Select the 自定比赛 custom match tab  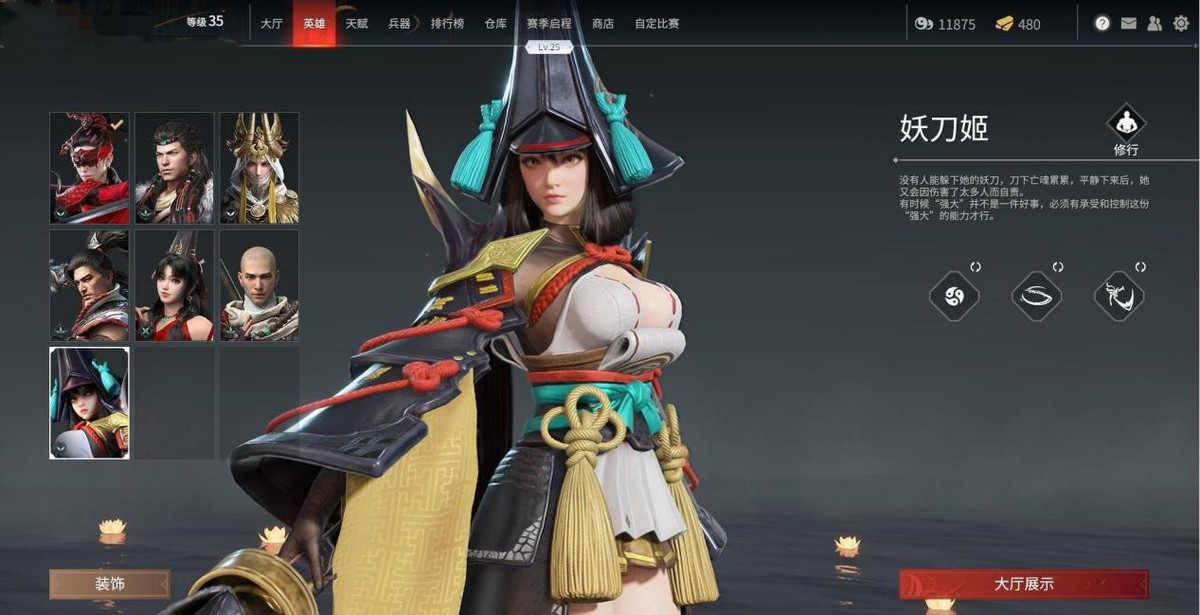pos(656,23)
